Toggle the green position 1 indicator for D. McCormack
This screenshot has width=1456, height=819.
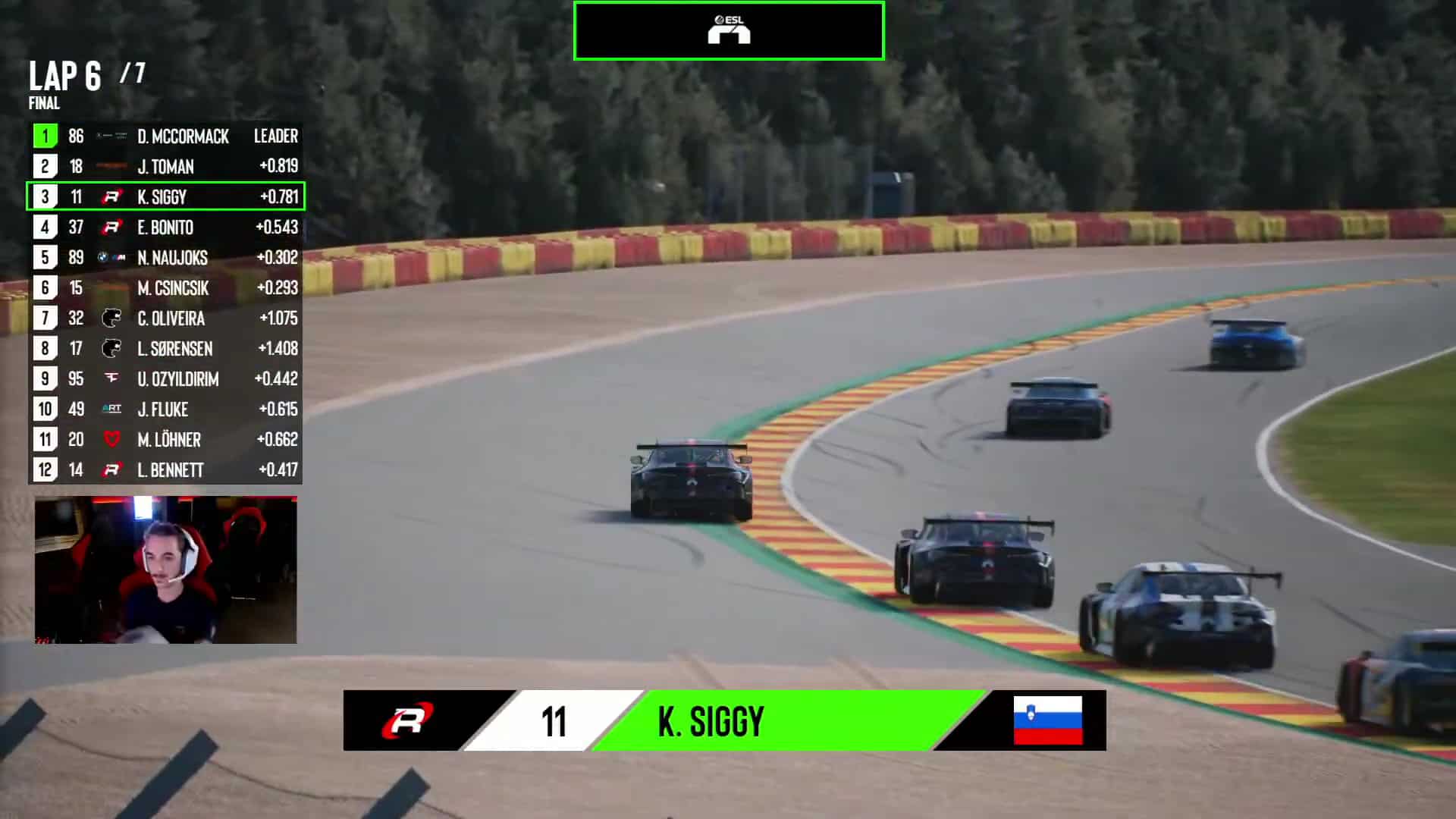[44, 136]
